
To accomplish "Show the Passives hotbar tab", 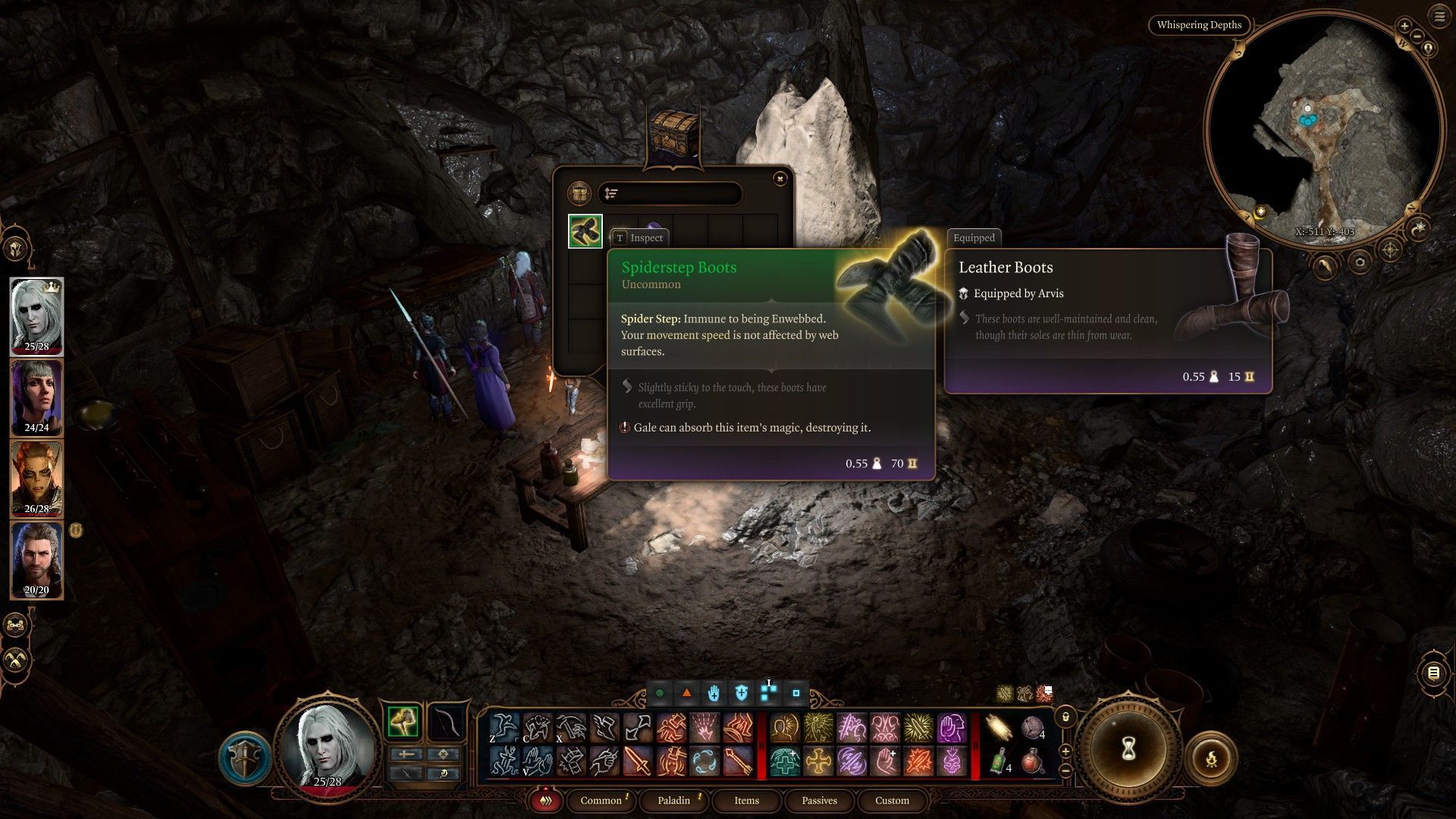I will pos(819,800).
